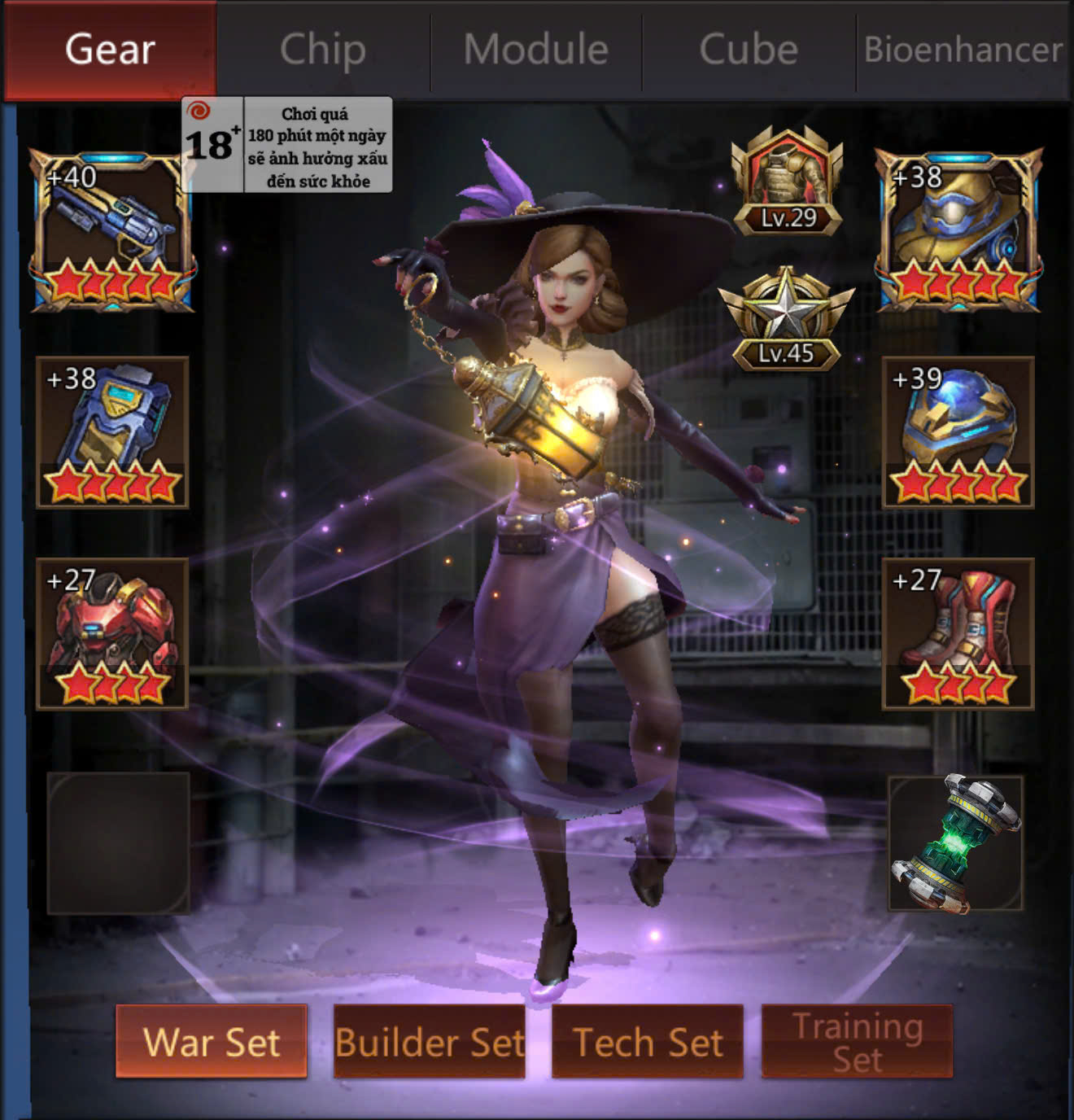Select the +40 revolver weapon slot

click(x=112, y=231)
